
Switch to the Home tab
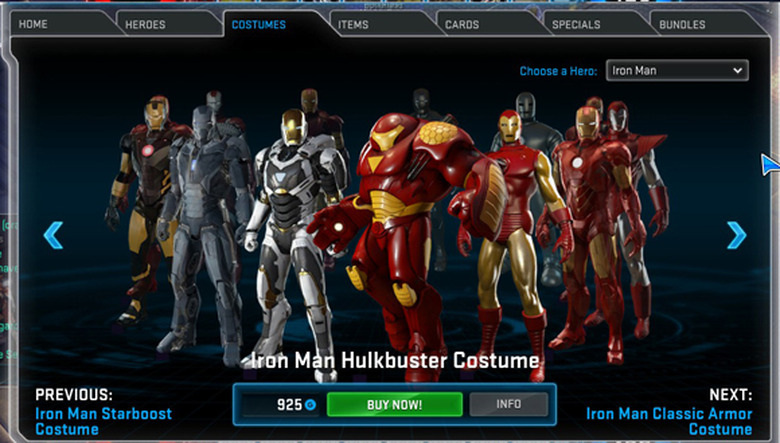[33, 24]
